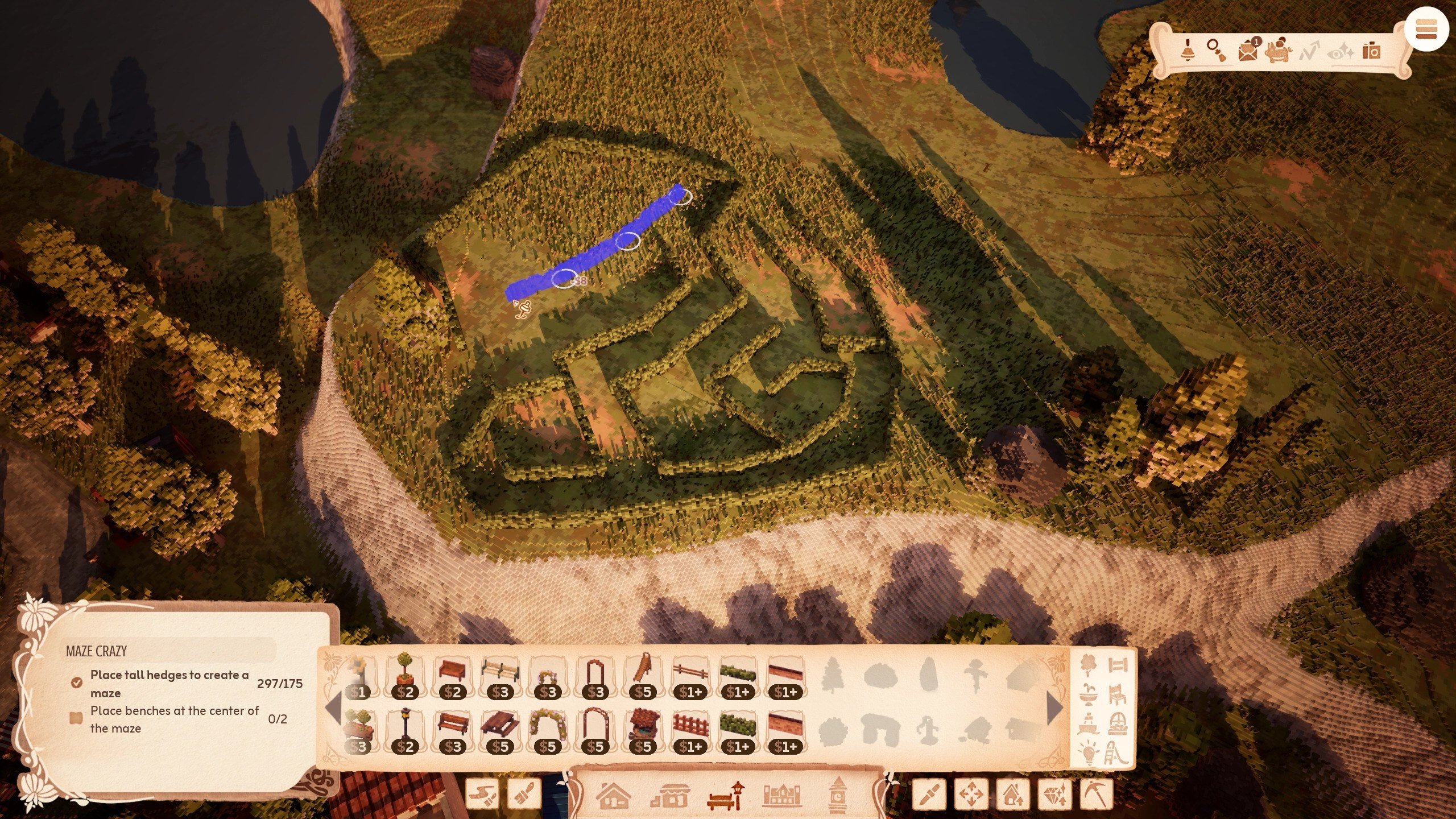Screen dimensions: 1456x819
Task: Open the piggy bank finances
Action: click(x=1278, y=51)
